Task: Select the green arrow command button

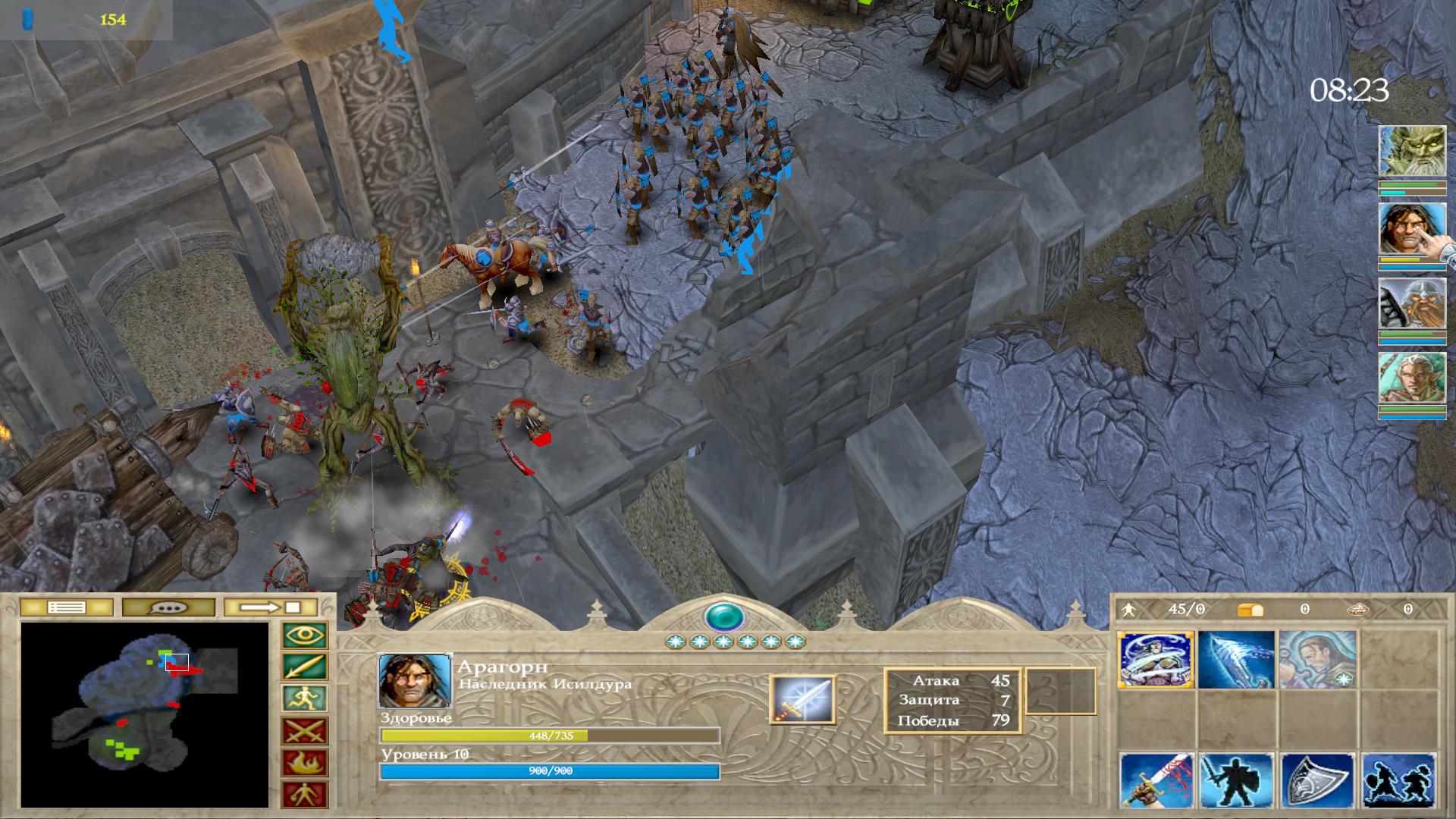Action: (305, 667)
